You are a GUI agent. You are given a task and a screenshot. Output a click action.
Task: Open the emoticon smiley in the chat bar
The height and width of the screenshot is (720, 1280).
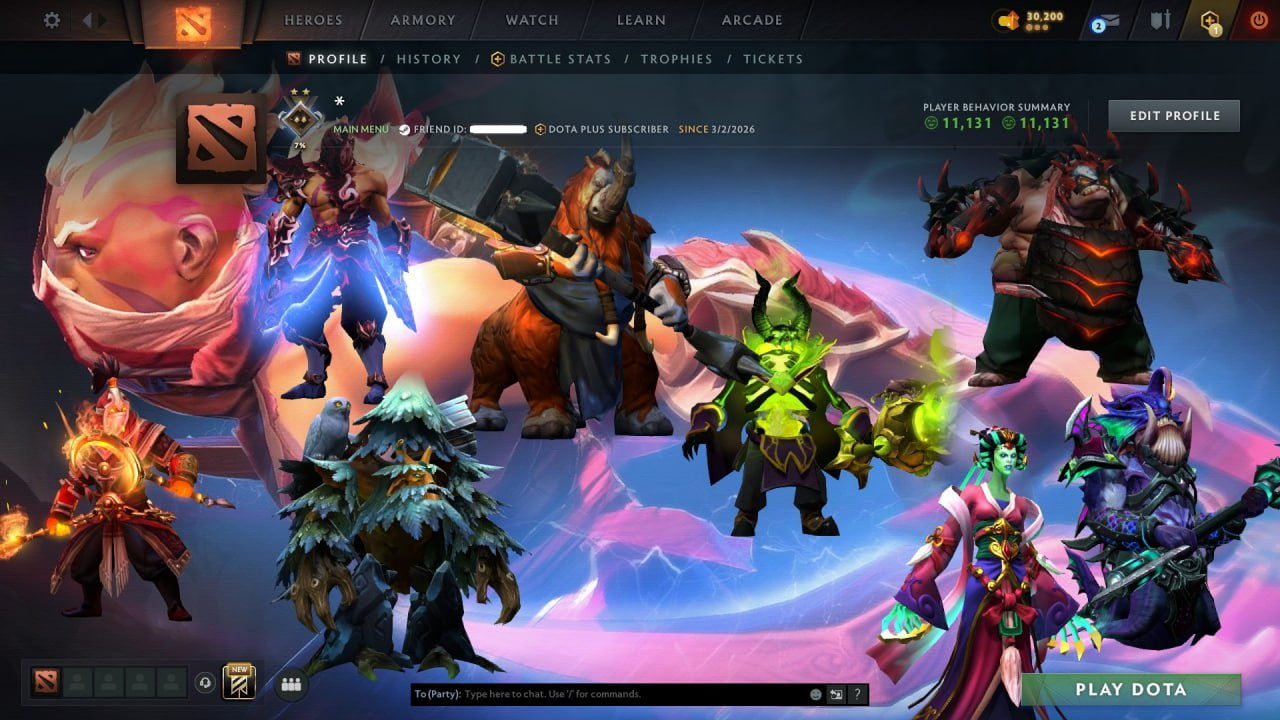pyautogui.click(x=815, y=693)
